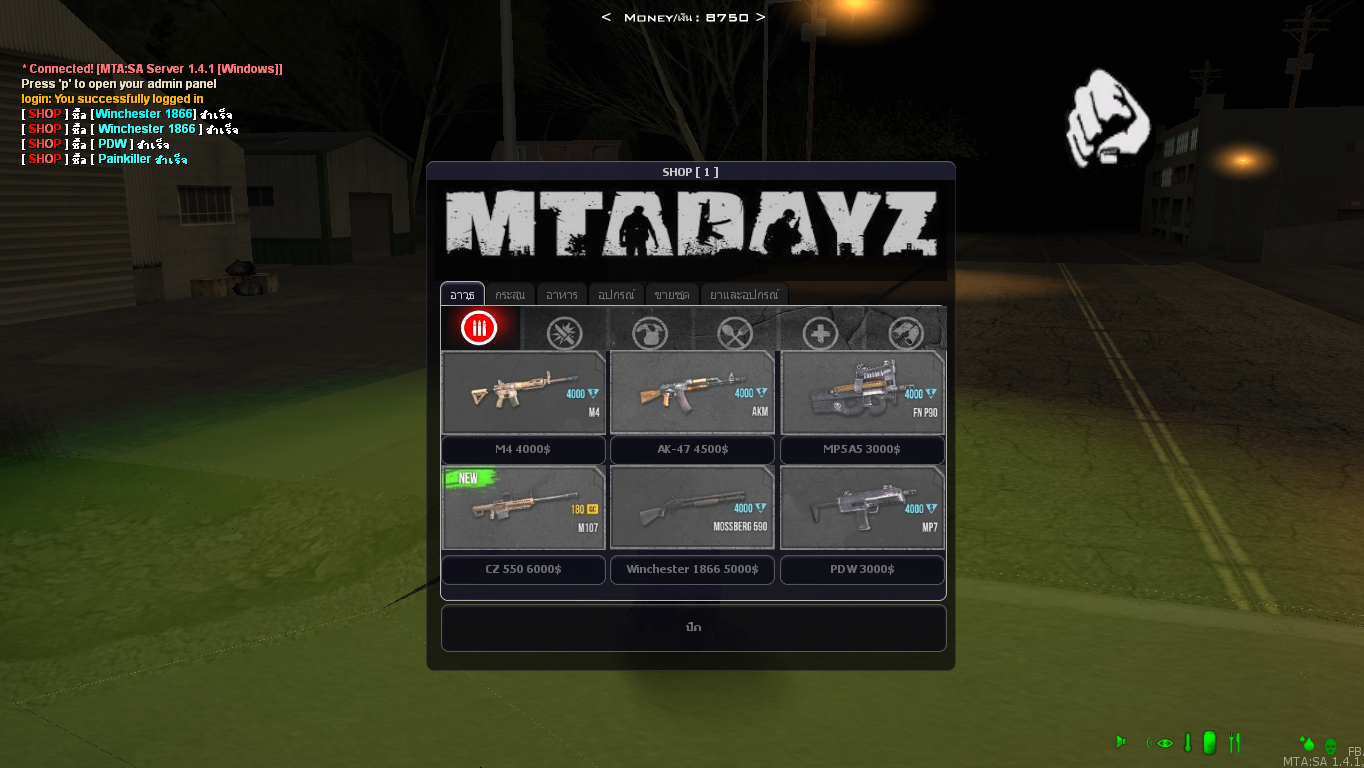Screen dimensions: 1364x768
Task: Select the red ammo category icon
Action: pyautogui.click(x=480, y=330)
